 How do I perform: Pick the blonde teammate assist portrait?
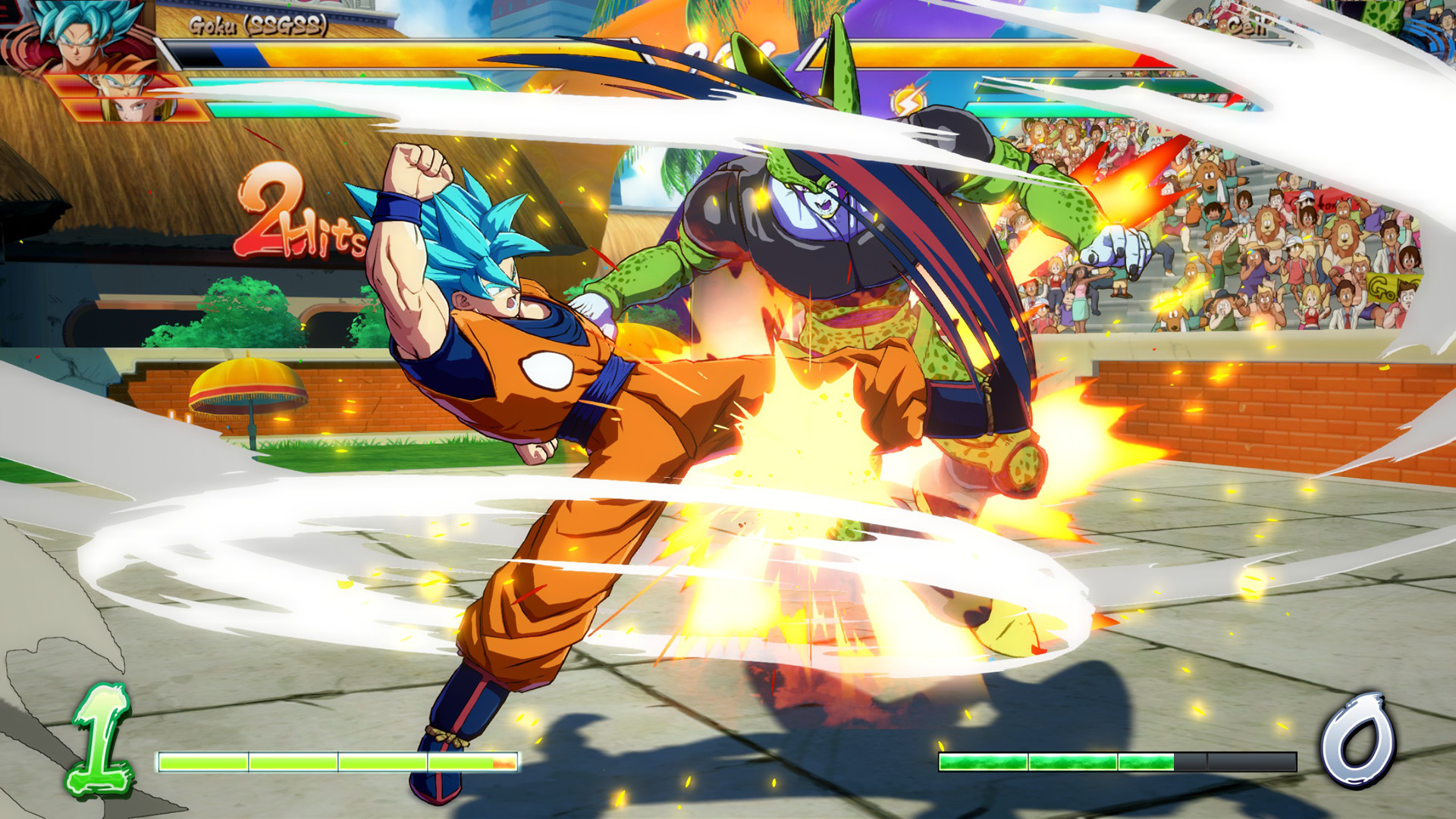(x=136, y=111)
